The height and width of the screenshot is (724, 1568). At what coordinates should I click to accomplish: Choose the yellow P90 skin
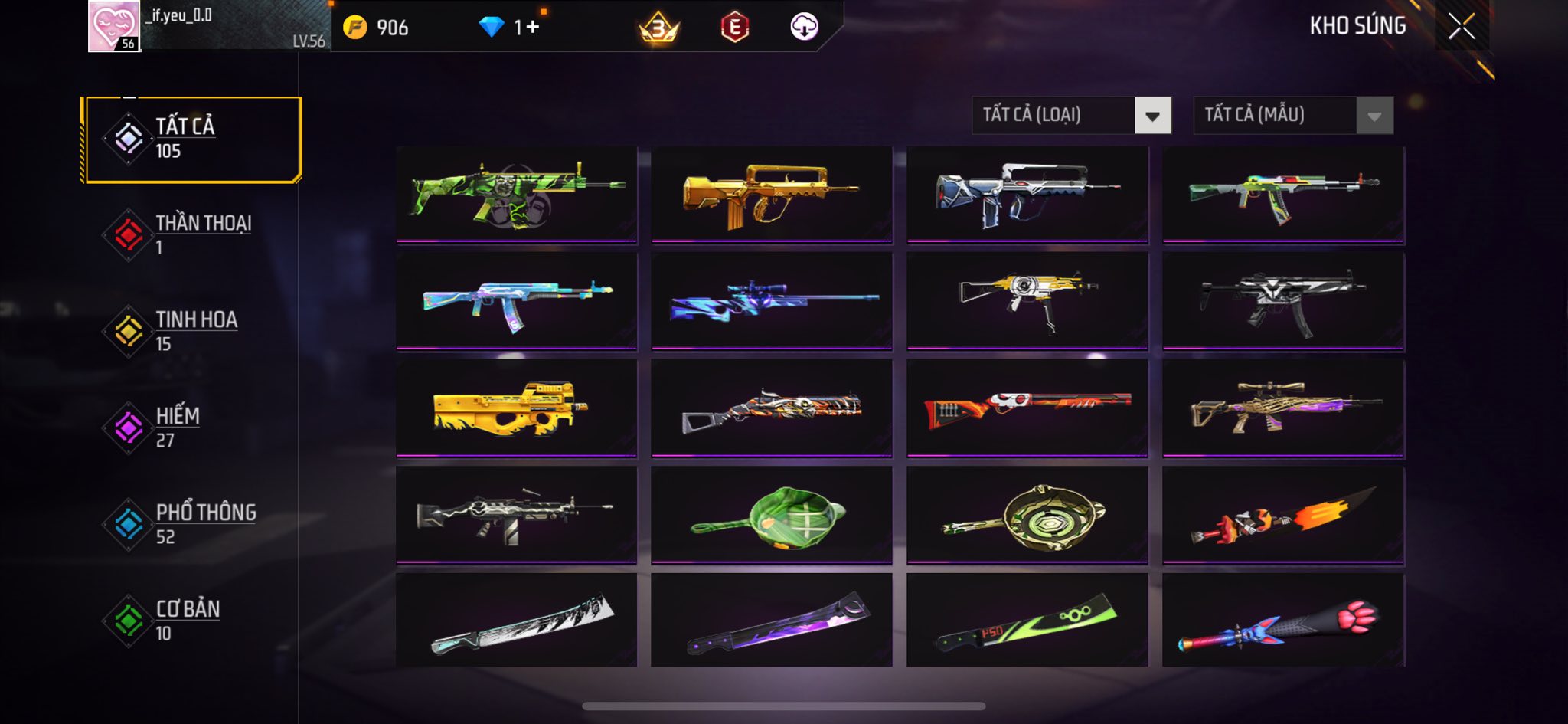[x=516, y=408]
